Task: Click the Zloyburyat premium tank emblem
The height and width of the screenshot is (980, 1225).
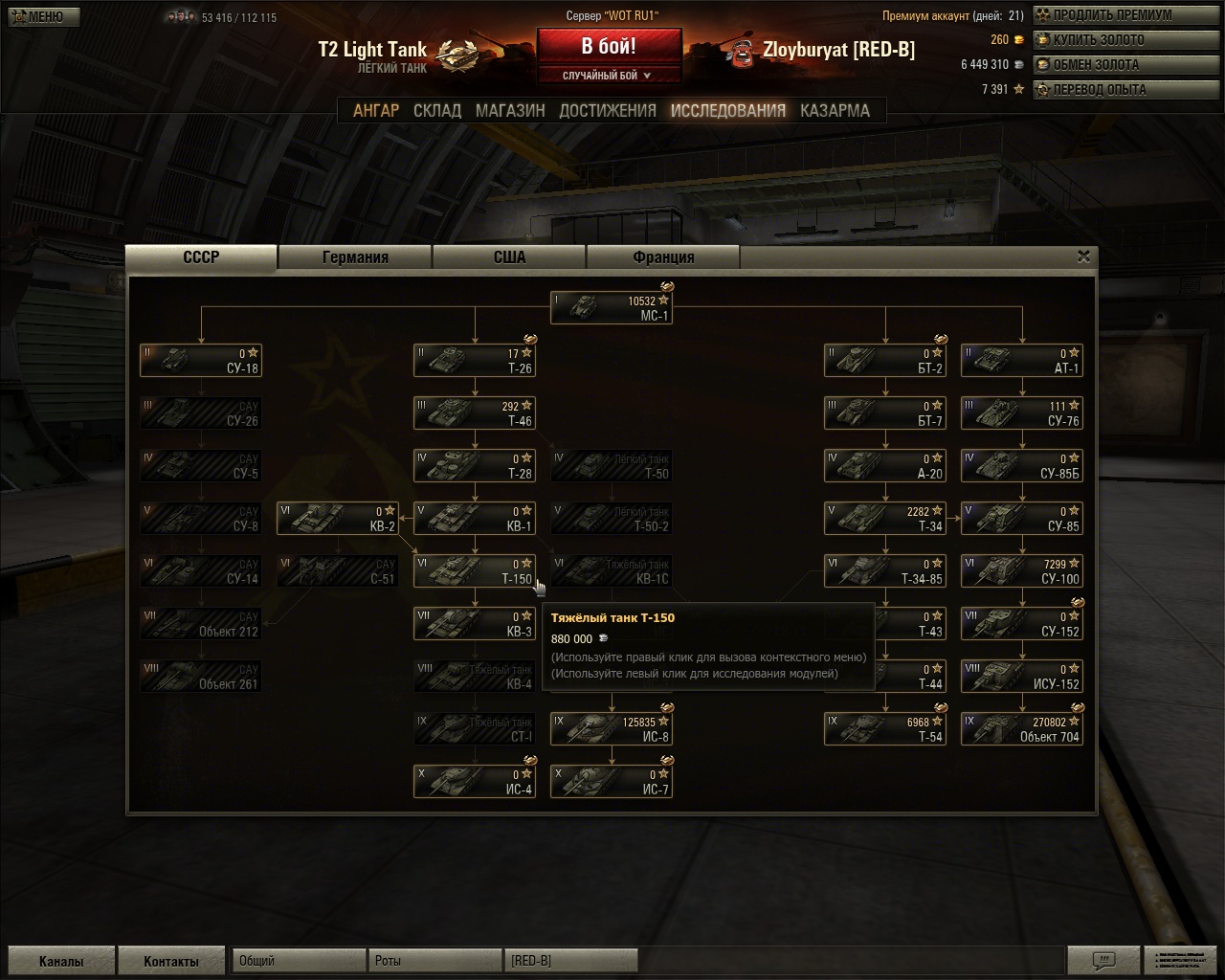Action: coord(742,55)
